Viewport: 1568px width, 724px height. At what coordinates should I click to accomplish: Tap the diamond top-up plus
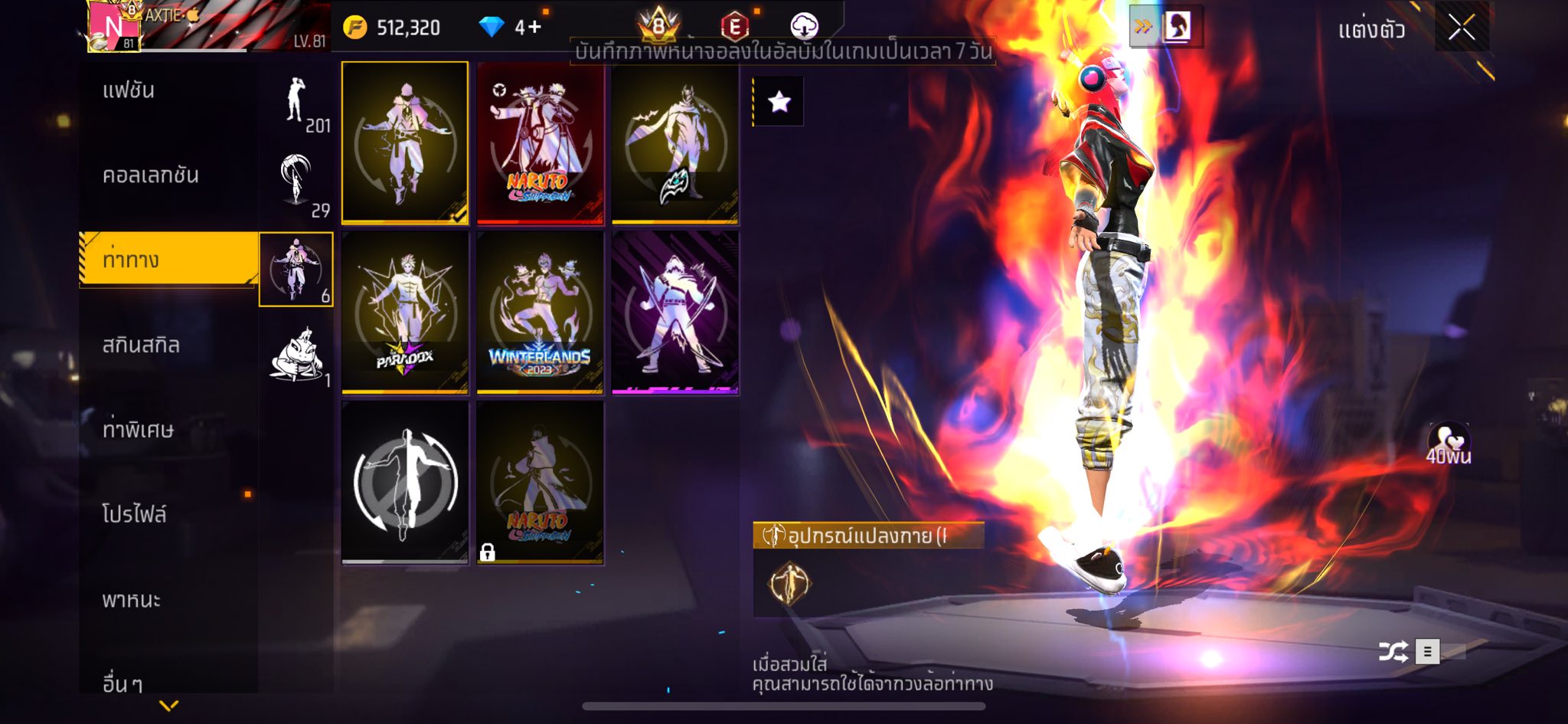(x=528, y=28)
